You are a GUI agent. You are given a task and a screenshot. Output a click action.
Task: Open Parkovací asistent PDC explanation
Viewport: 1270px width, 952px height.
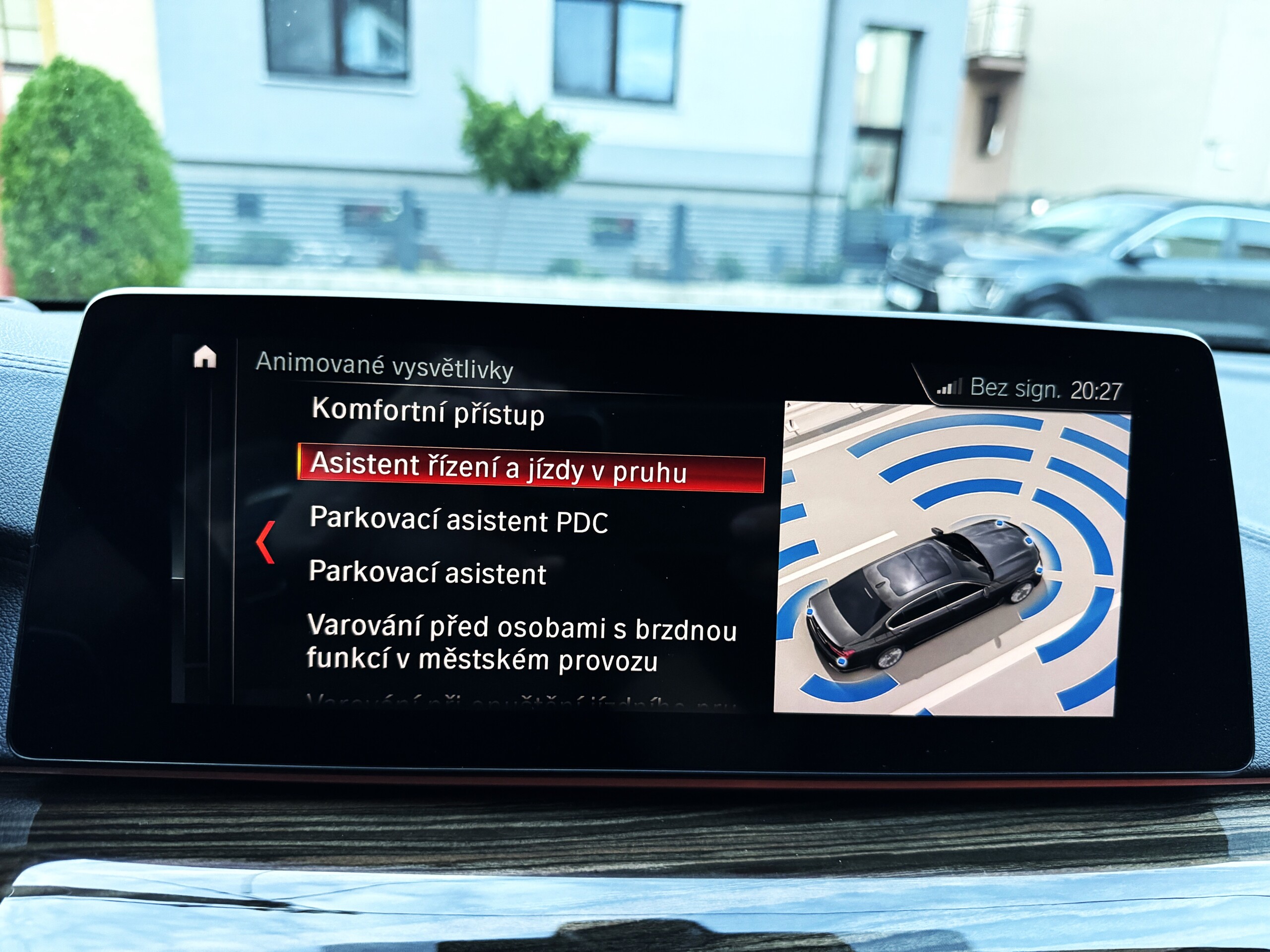click(458, 520)
